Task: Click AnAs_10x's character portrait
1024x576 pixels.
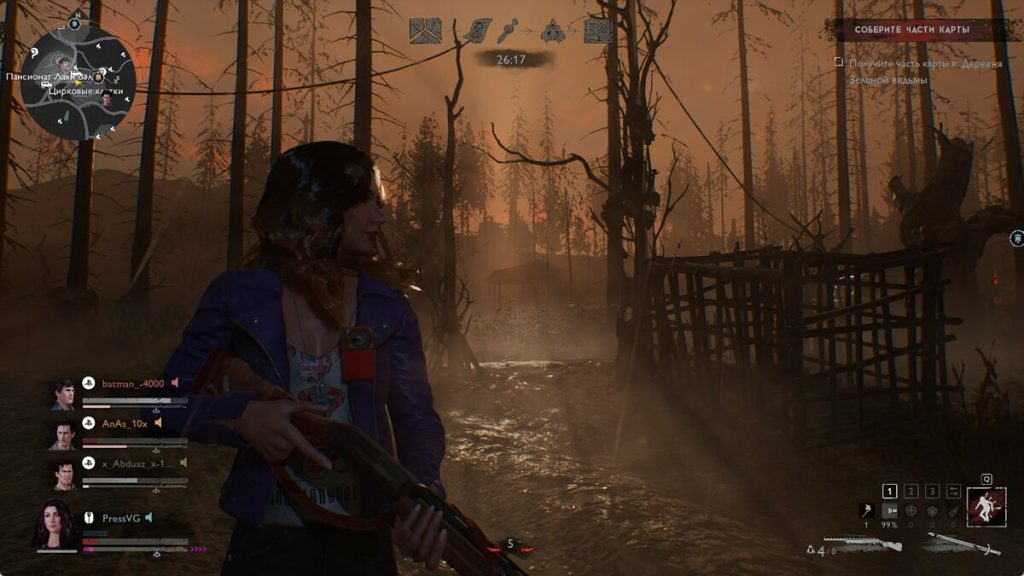Action: point(63,434)
